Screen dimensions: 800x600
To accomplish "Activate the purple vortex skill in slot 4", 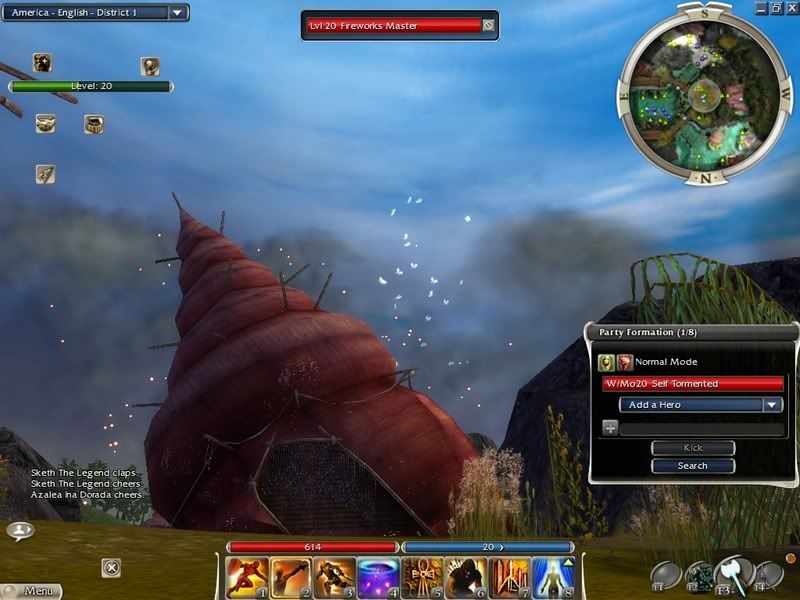I will click(377, 577).
